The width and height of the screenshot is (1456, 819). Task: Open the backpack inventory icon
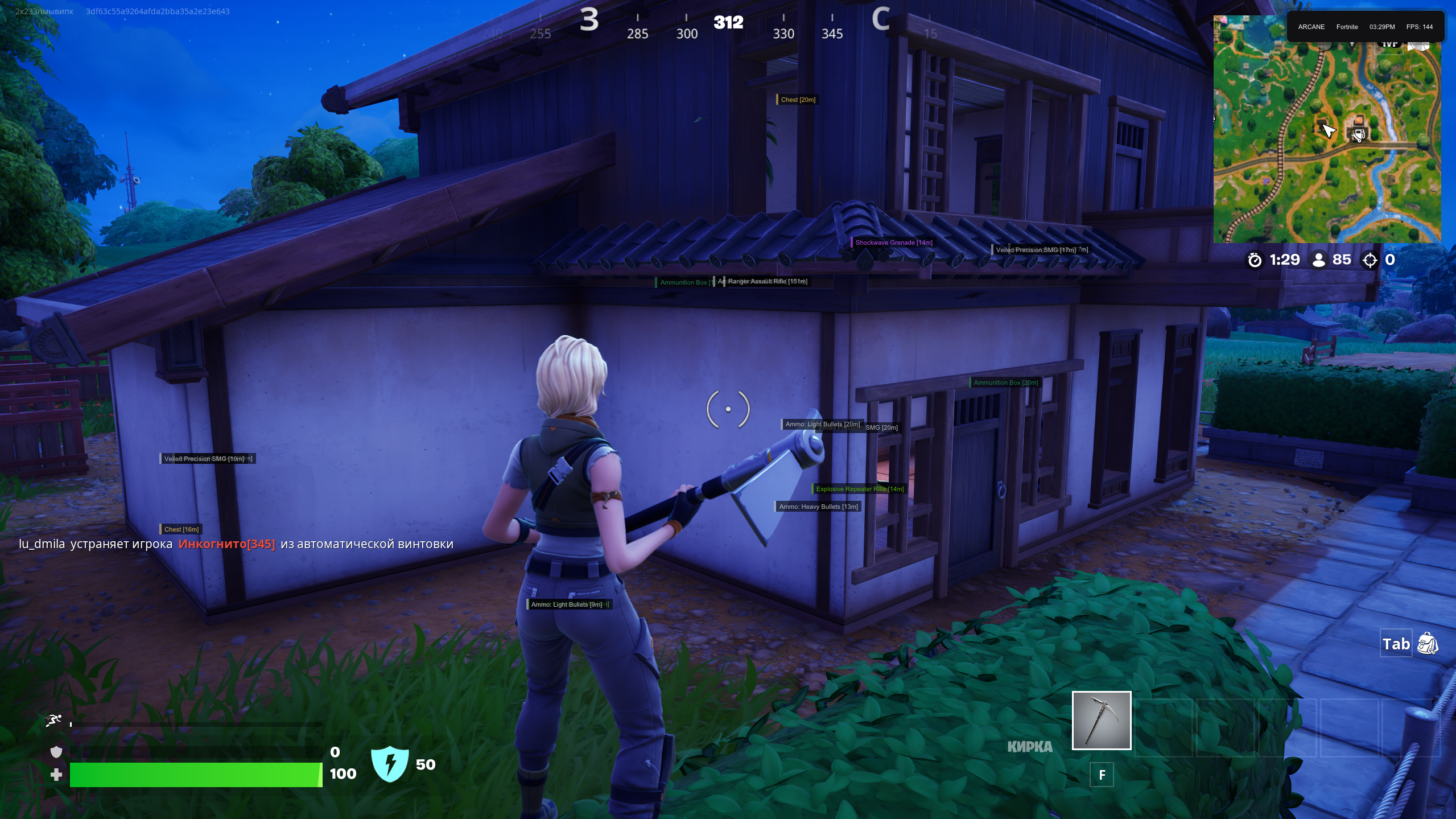(1427, 644)
